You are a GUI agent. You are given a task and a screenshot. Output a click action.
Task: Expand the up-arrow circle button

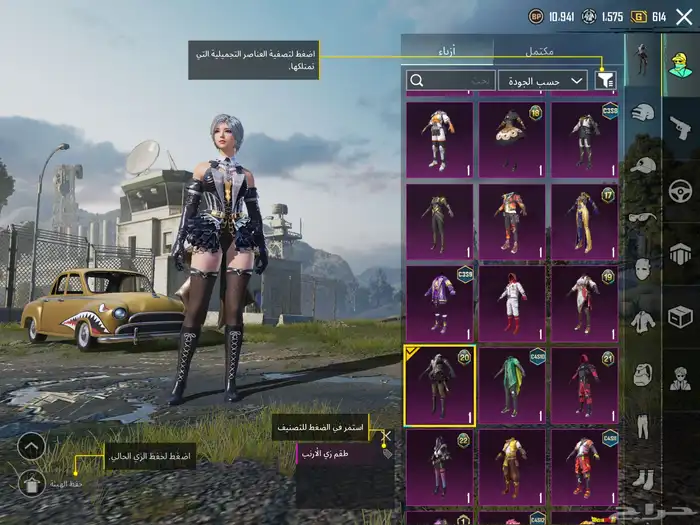(x=33, y=446)
